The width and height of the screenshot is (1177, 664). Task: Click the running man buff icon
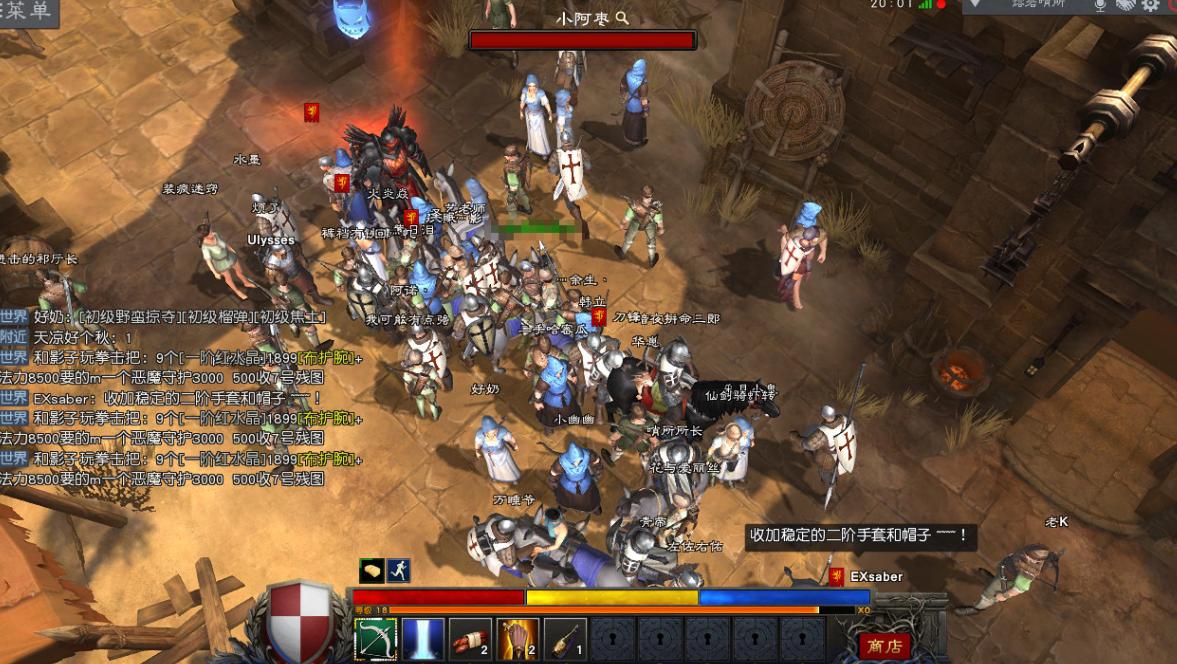click(x=399, y=570)
